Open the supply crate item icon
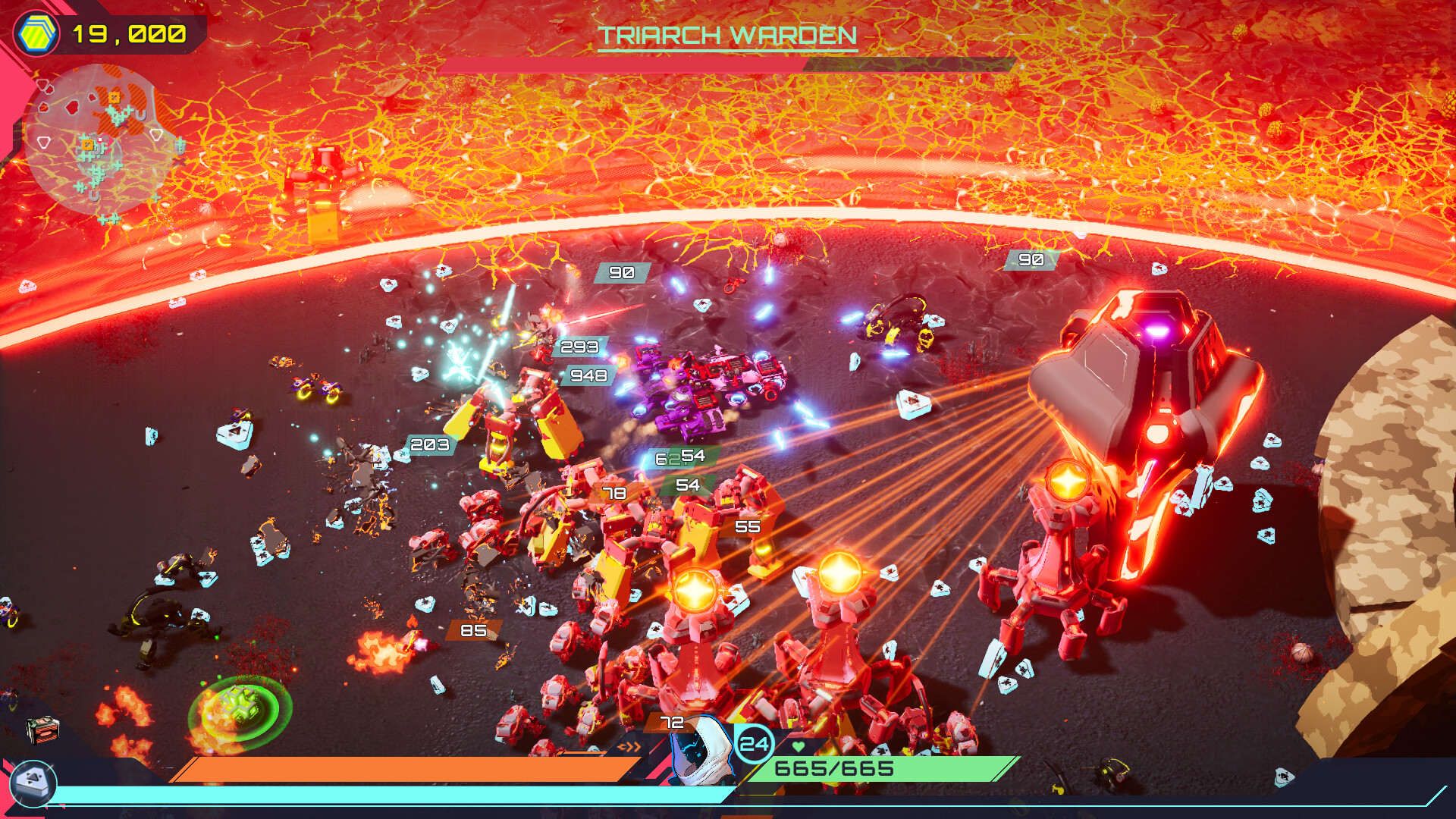 42,731
